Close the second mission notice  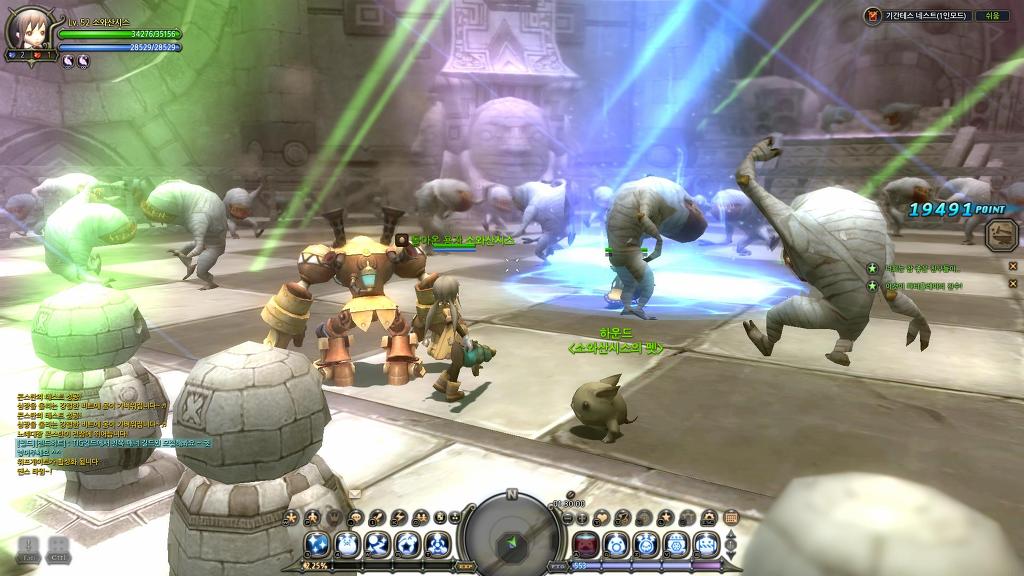click(1012, 286)
